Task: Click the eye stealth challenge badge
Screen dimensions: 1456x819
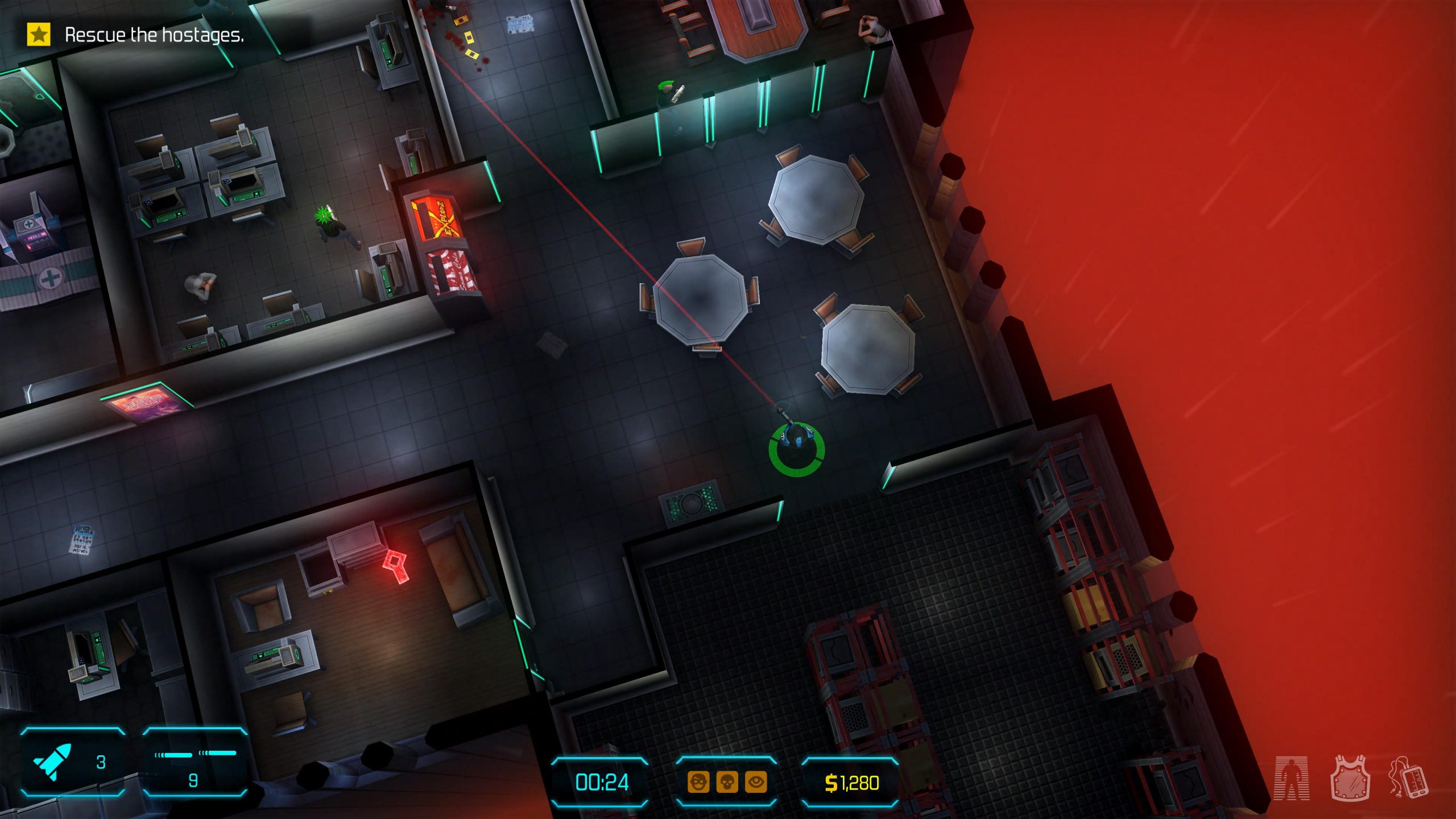Action: point(756,783)
